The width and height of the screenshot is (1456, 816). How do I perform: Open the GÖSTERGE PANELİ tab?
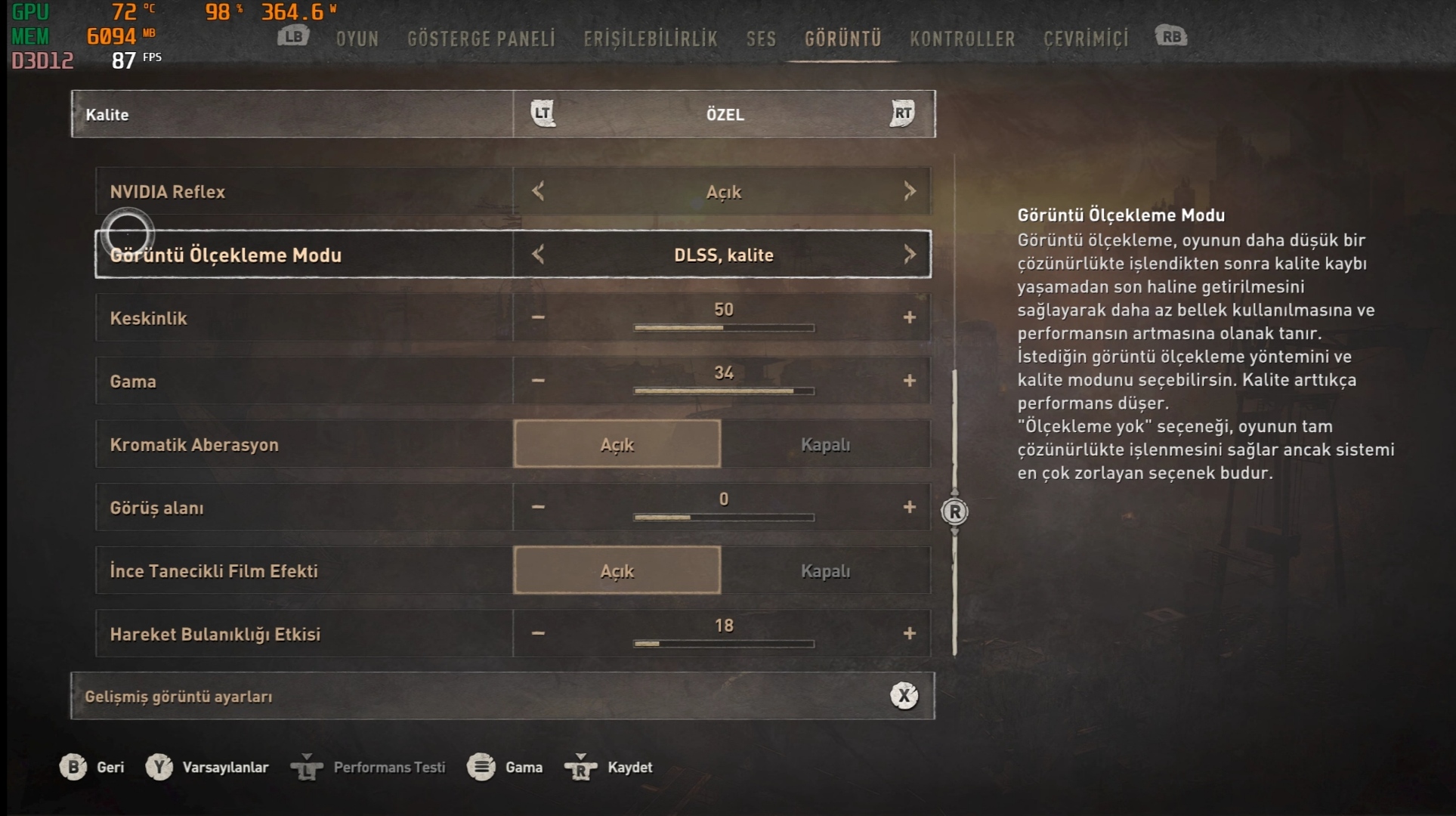(481, 39)
